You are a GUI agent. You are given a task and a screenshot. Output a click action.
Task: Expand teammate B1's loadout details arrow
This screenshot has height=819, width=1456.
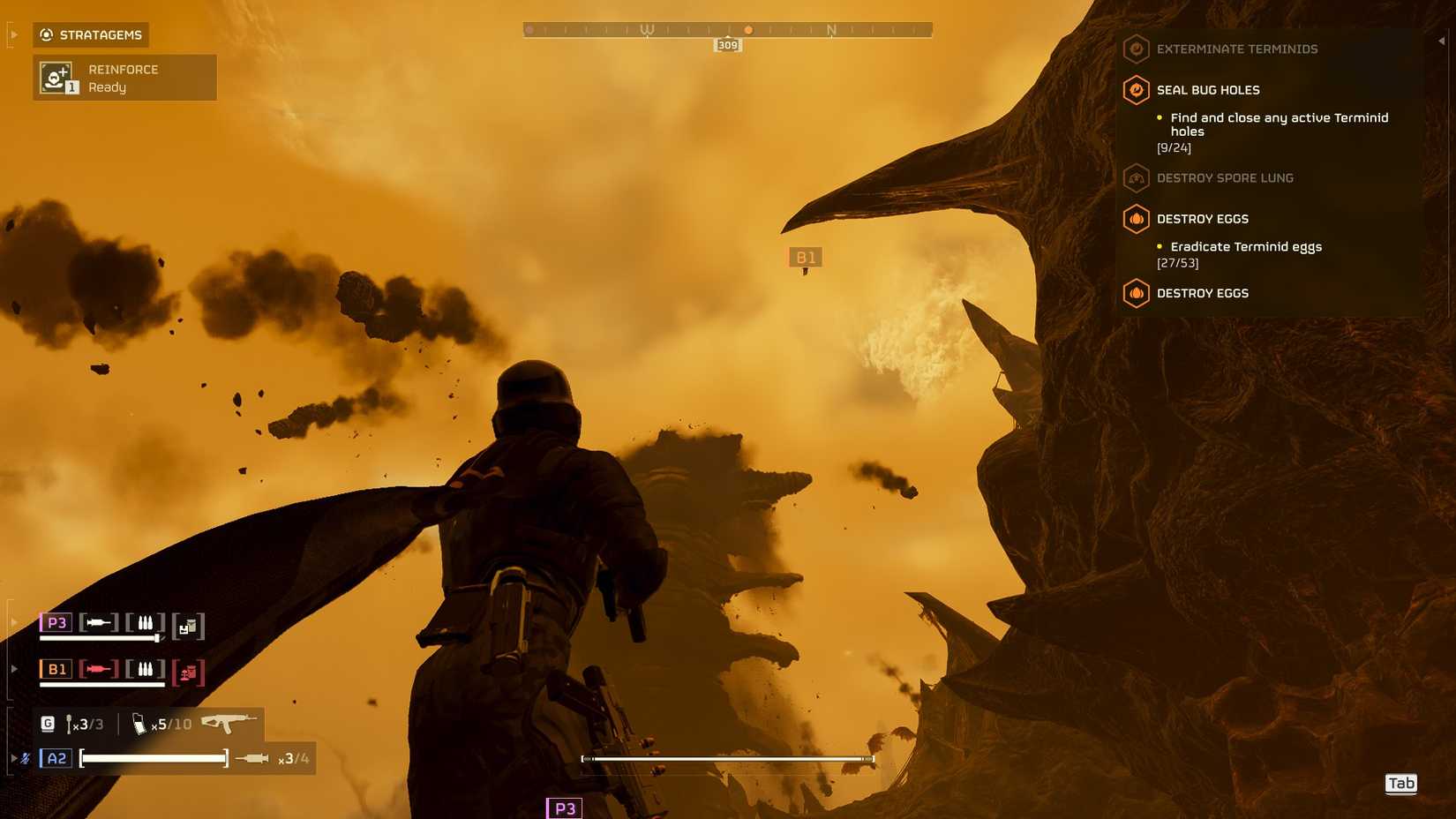coord(13,668)
